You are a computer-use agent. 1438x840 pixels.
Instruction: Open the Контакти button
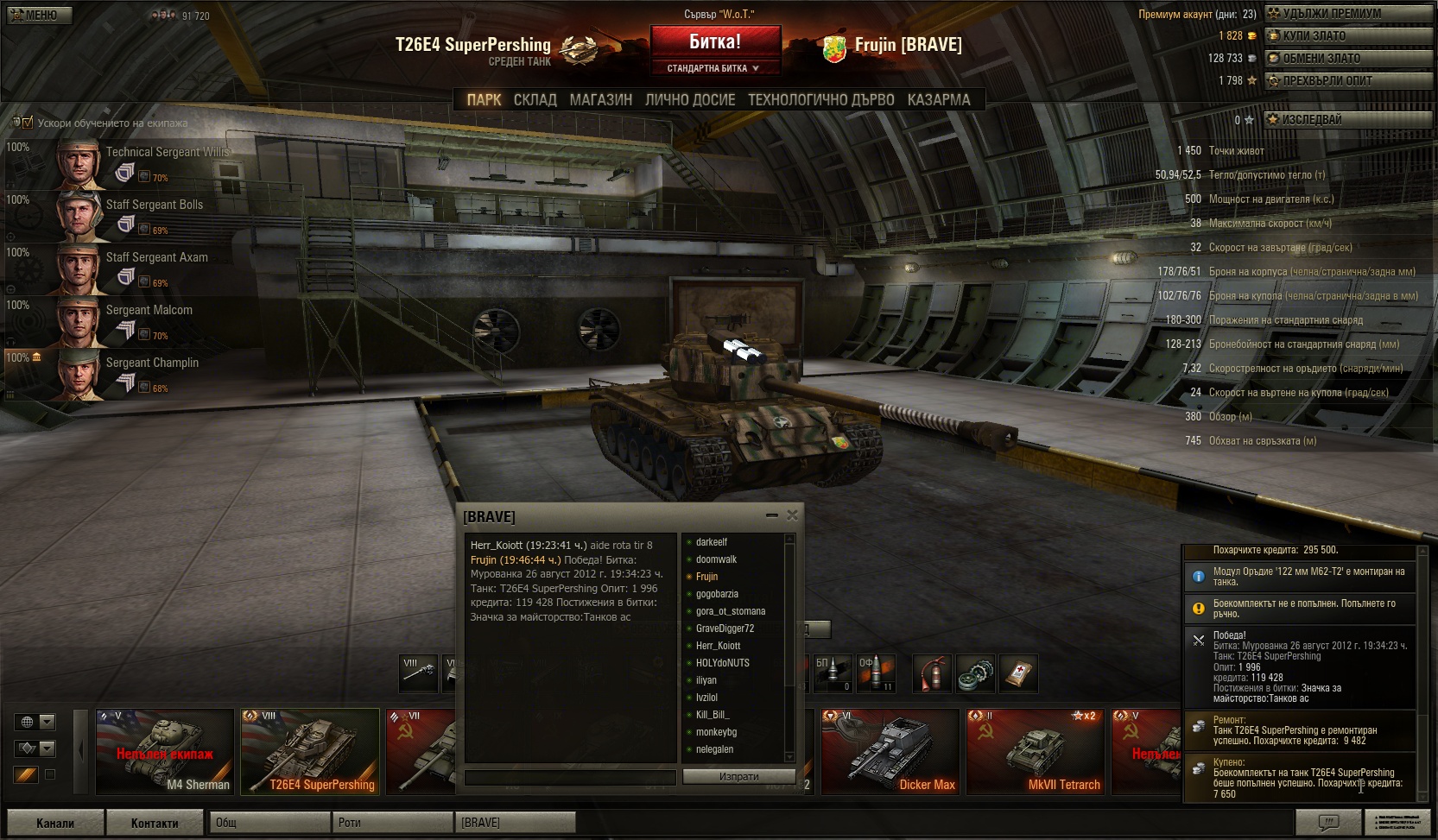pos(155,823)
